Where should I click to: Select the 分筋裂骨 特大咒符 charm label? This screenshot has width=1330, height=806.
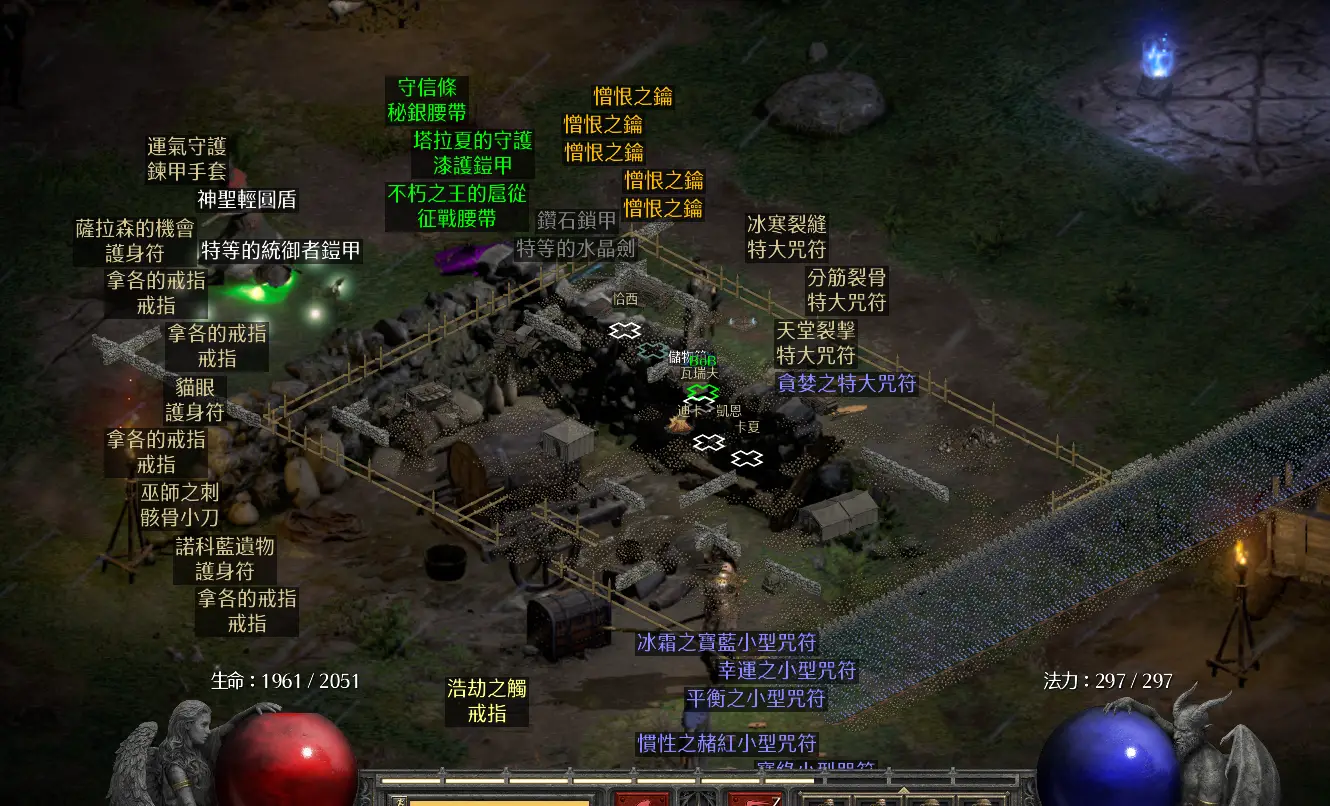(847, 290)
